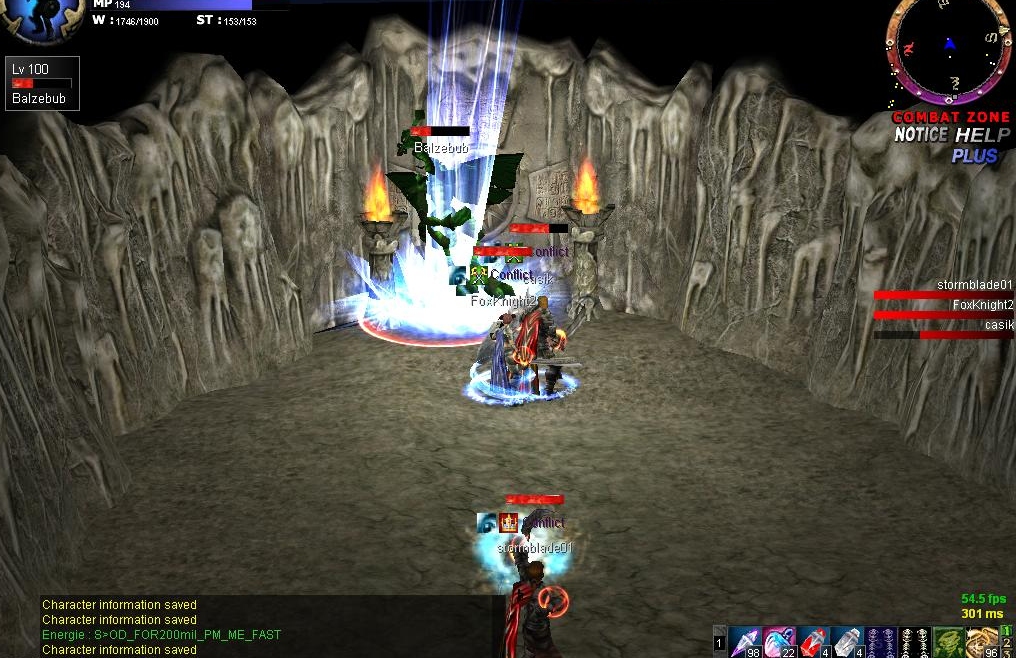Select party member casik

coord(943,330)
